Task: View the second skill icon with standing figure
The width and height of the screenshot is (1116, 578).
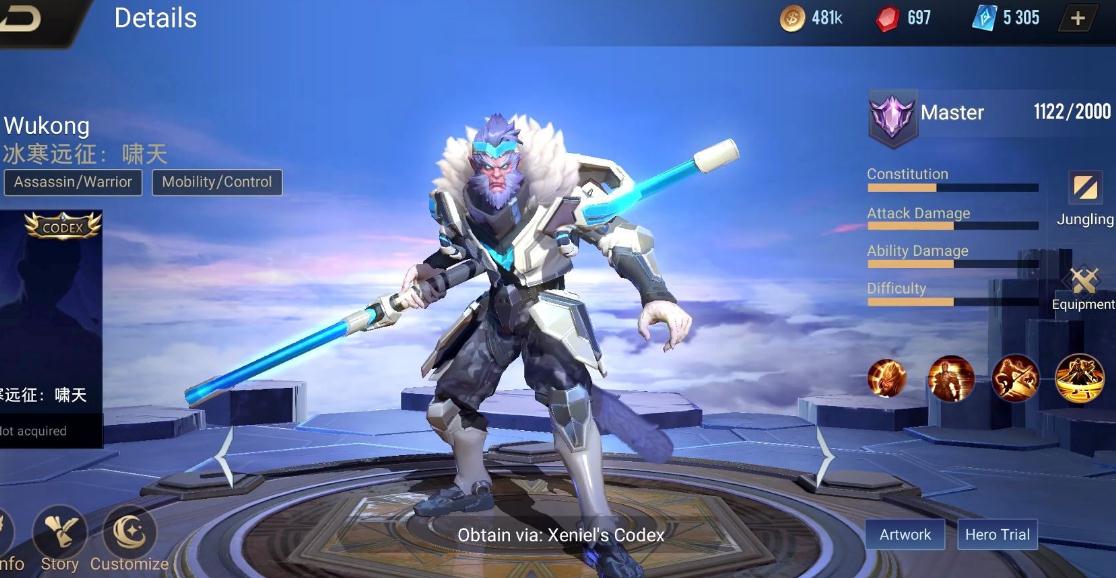Action: tap(950, 379)
